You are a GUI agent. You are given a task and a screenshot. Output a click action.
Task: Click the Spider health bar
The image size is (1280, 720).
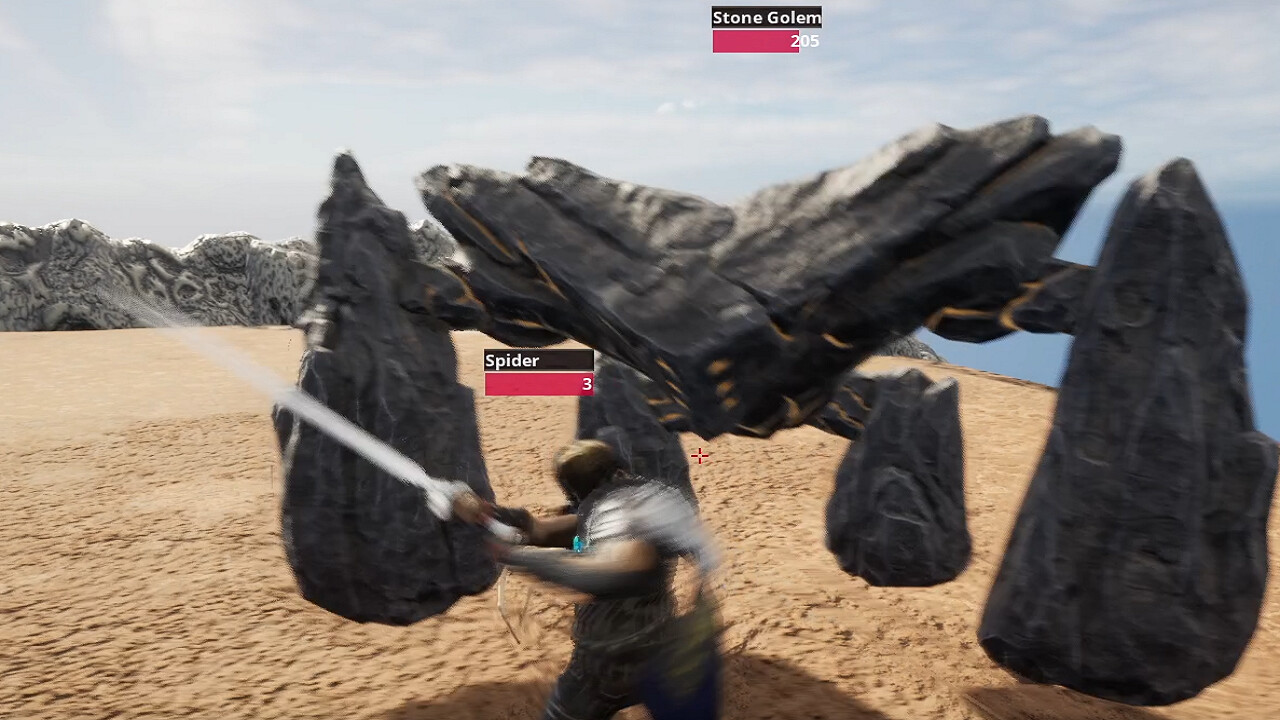[x=538, y=384]
